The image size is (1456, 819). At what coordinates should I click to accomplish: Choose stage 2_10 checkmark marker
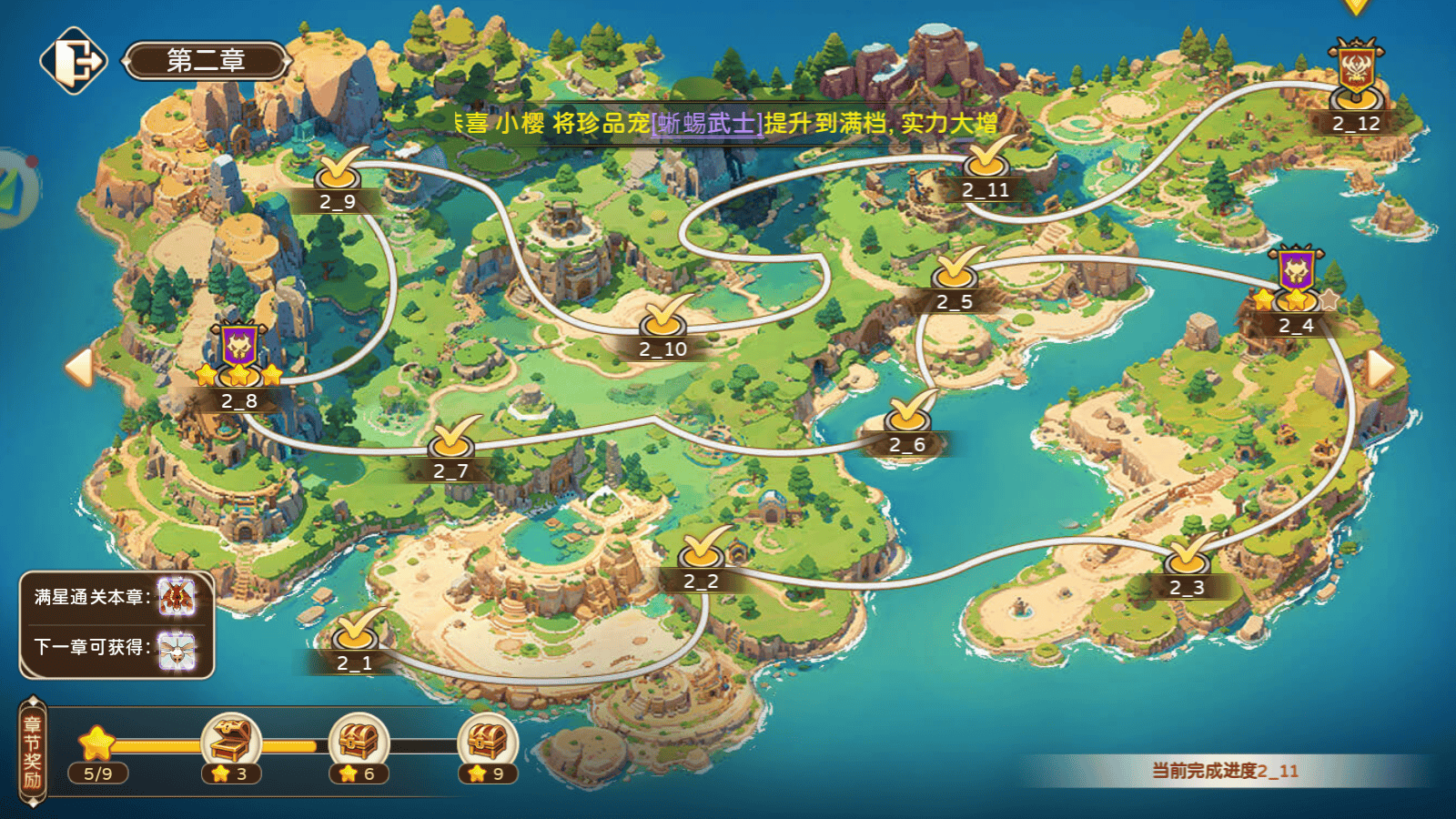coord(663,318)
